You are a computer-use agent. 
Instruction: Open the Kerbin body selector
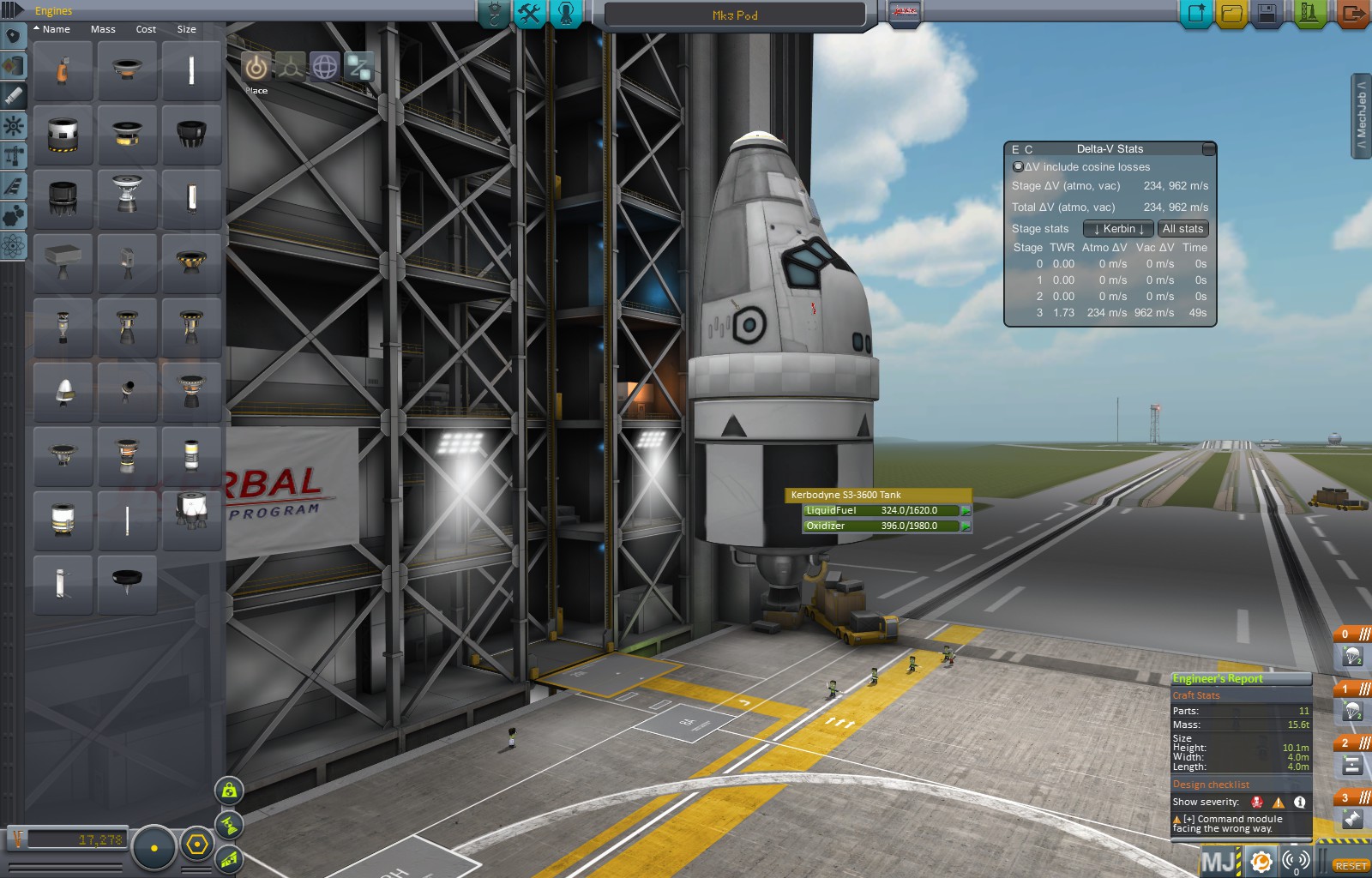pyautogui.click(x=1118, y=229)
